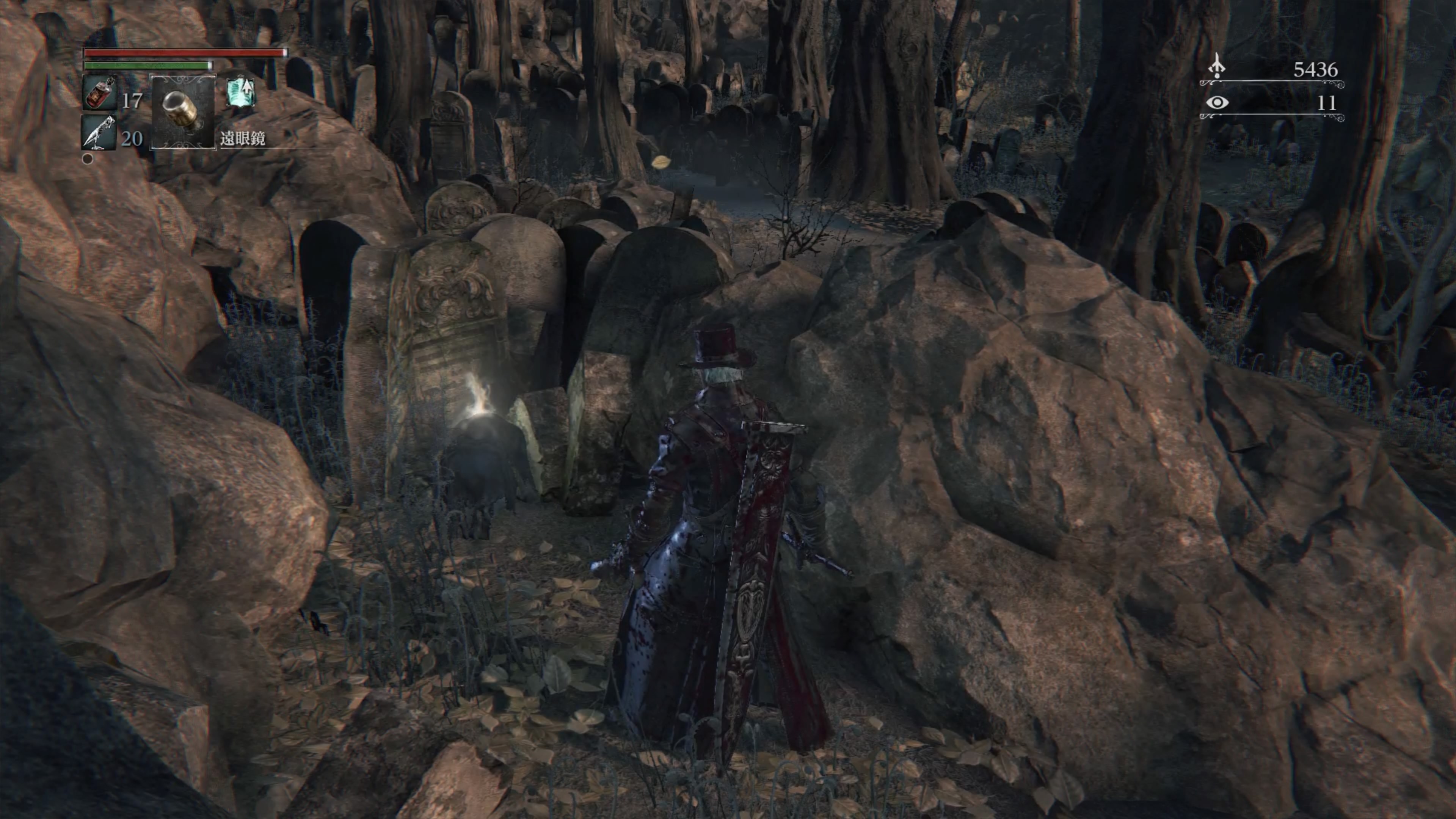Click the monocular quick item slot
Screen dimensions: 1456x819
[x=183, y=112]
